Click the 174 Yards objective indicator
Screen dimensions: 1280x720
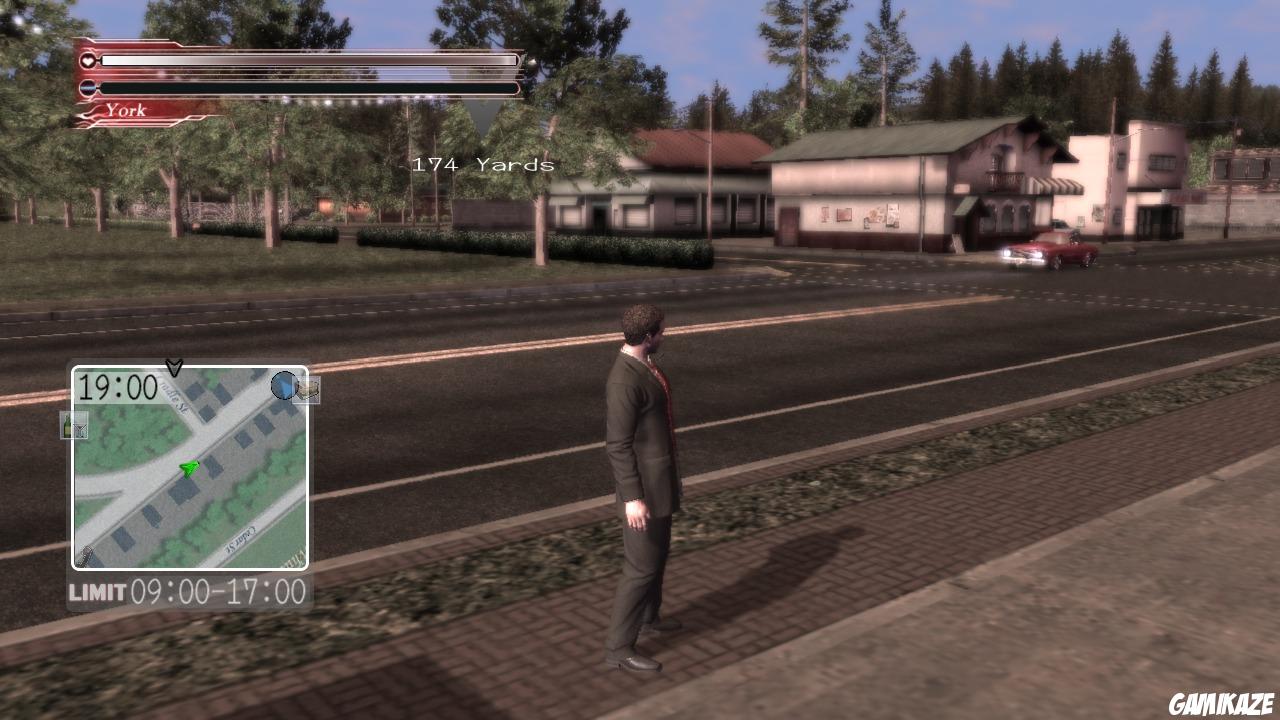click(481, 166)
